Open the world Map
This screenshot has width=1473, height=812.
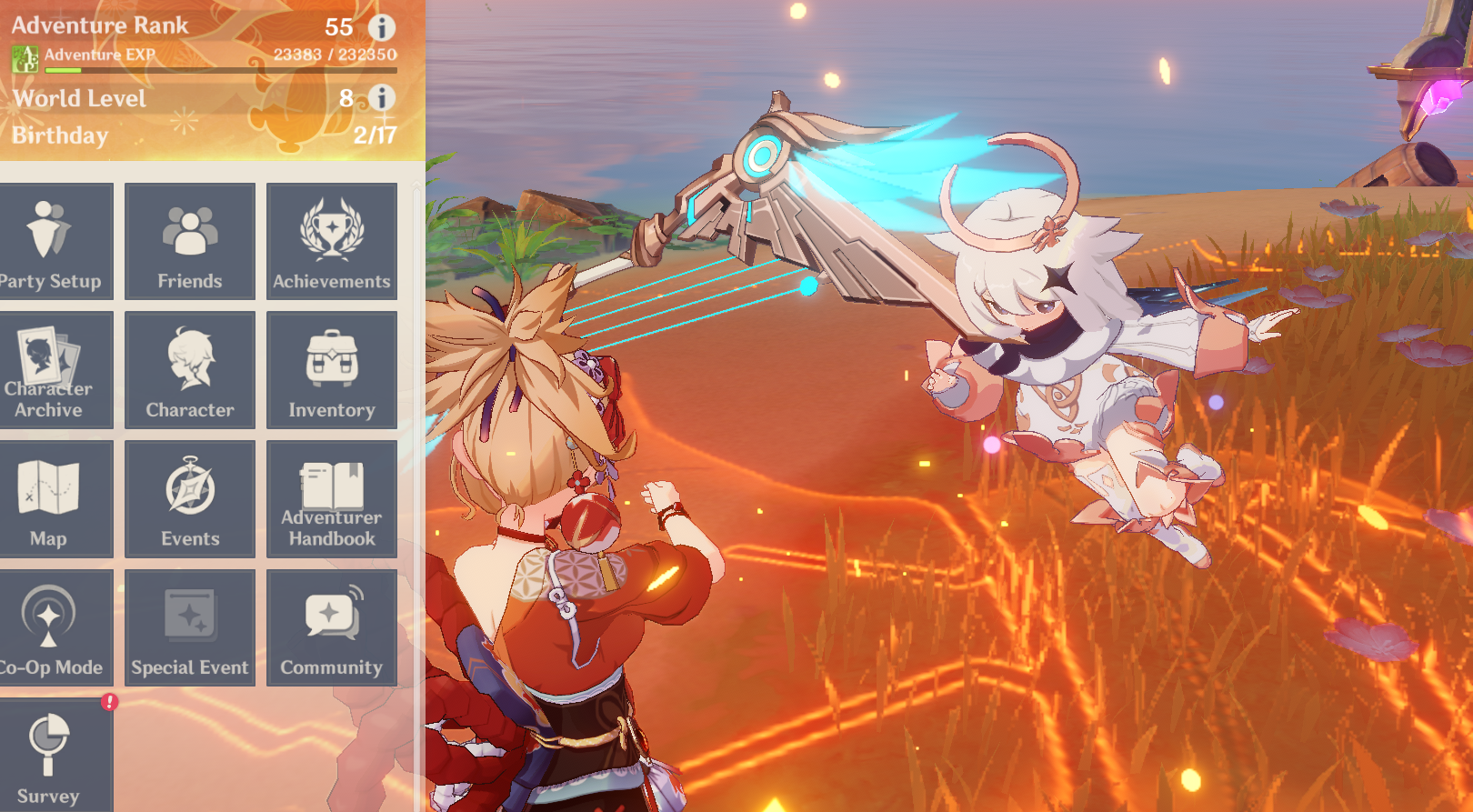pyautogui.click(x=55, y=499)
